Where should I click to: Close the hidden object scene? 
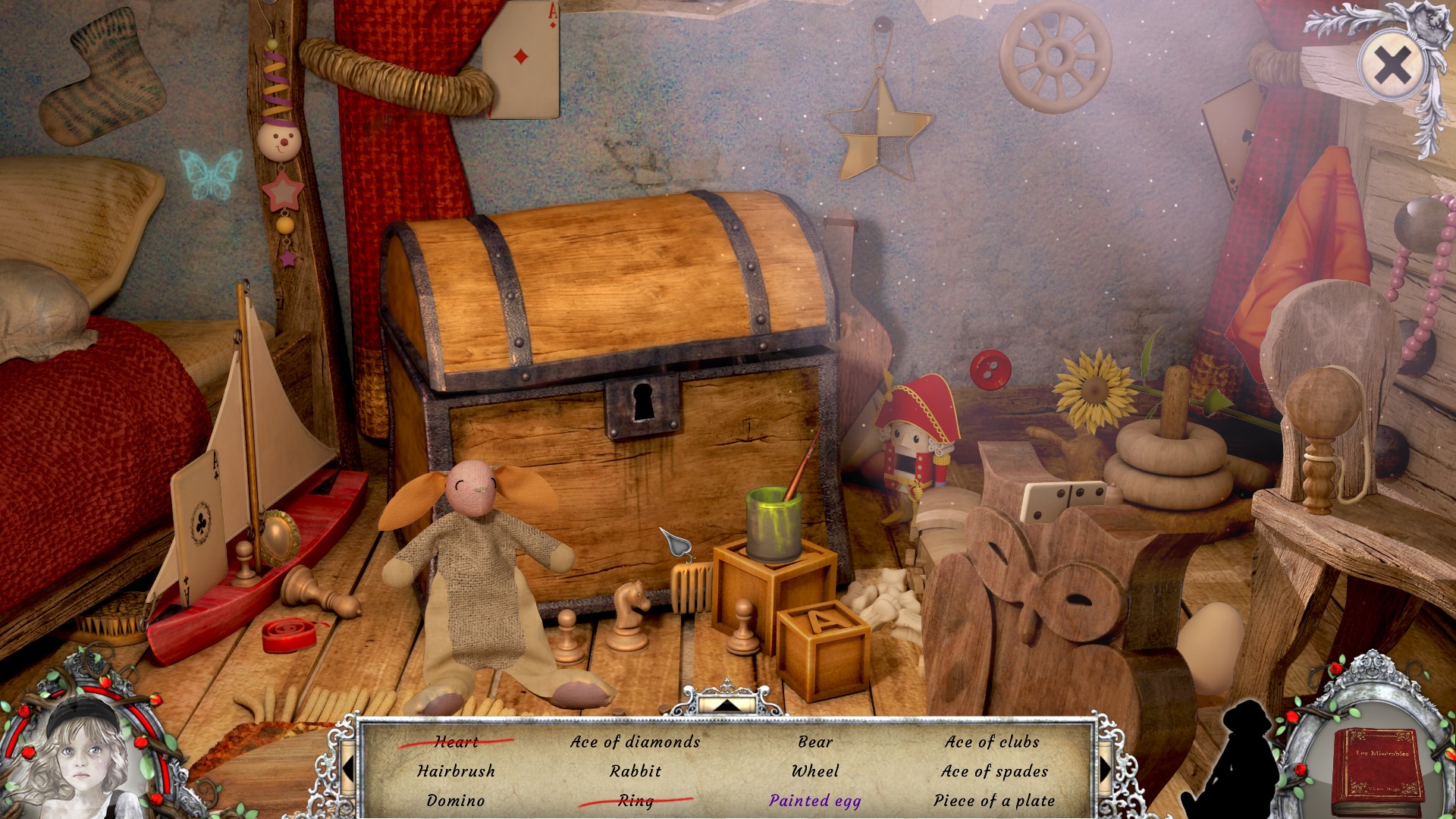[1392, 65]
